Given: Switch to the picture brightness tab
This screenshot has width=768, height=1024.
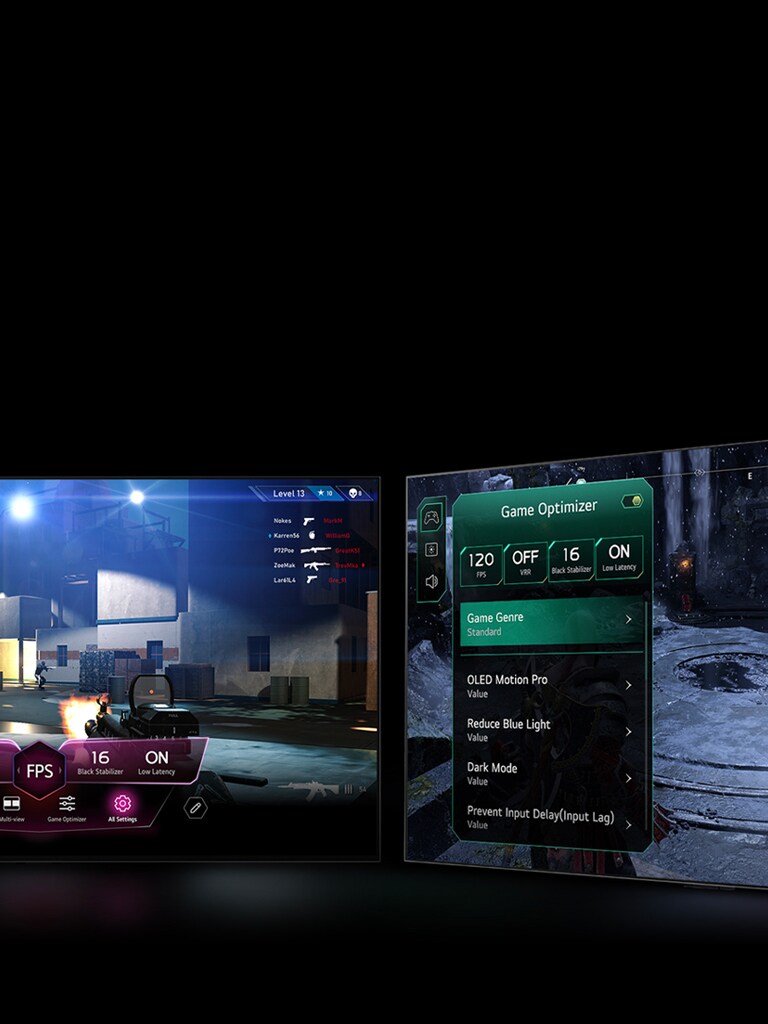Looking at the screenshot, I should 431,549.
